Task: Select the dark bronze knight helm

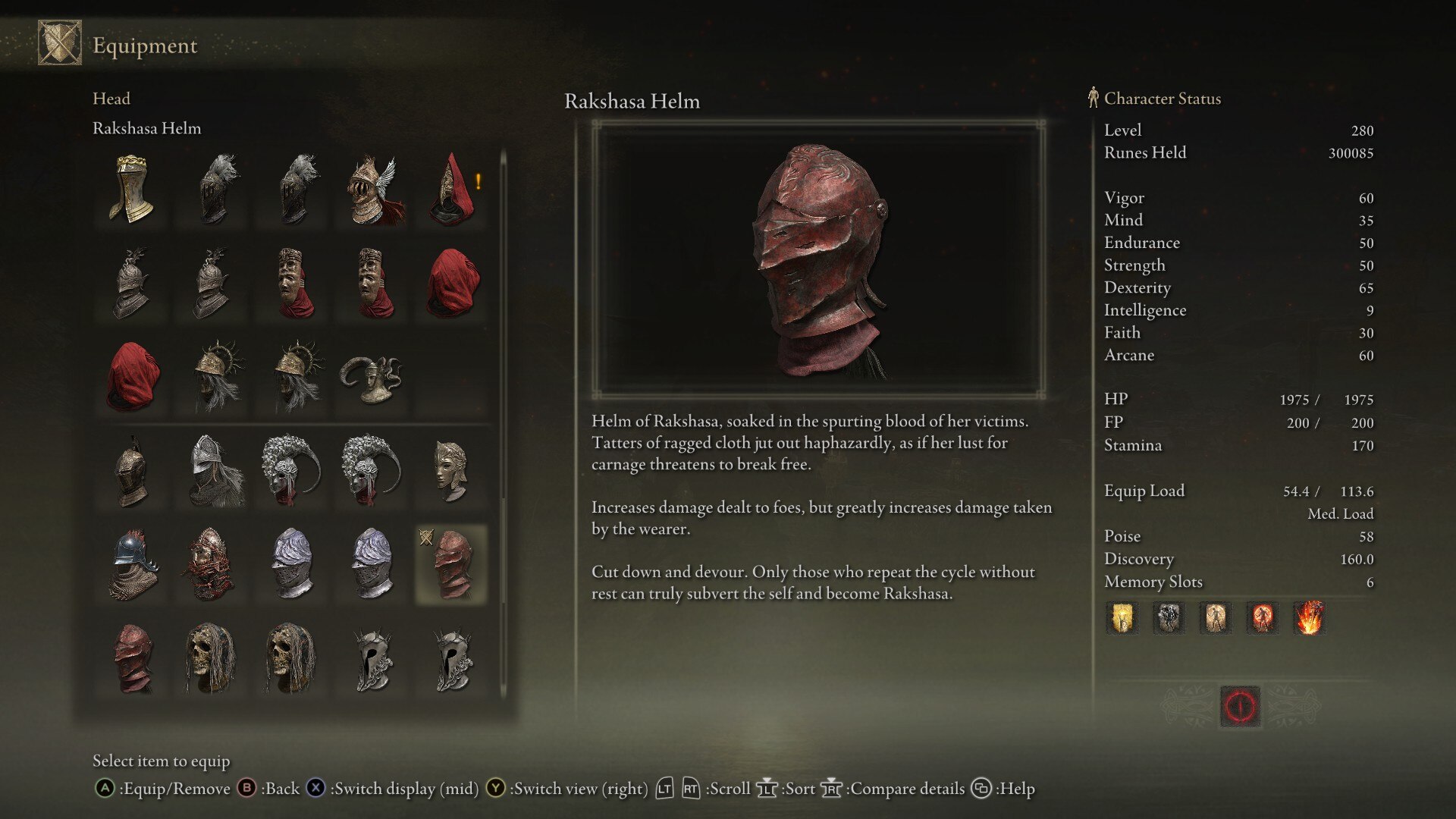Action: click(x=132, y=471)
